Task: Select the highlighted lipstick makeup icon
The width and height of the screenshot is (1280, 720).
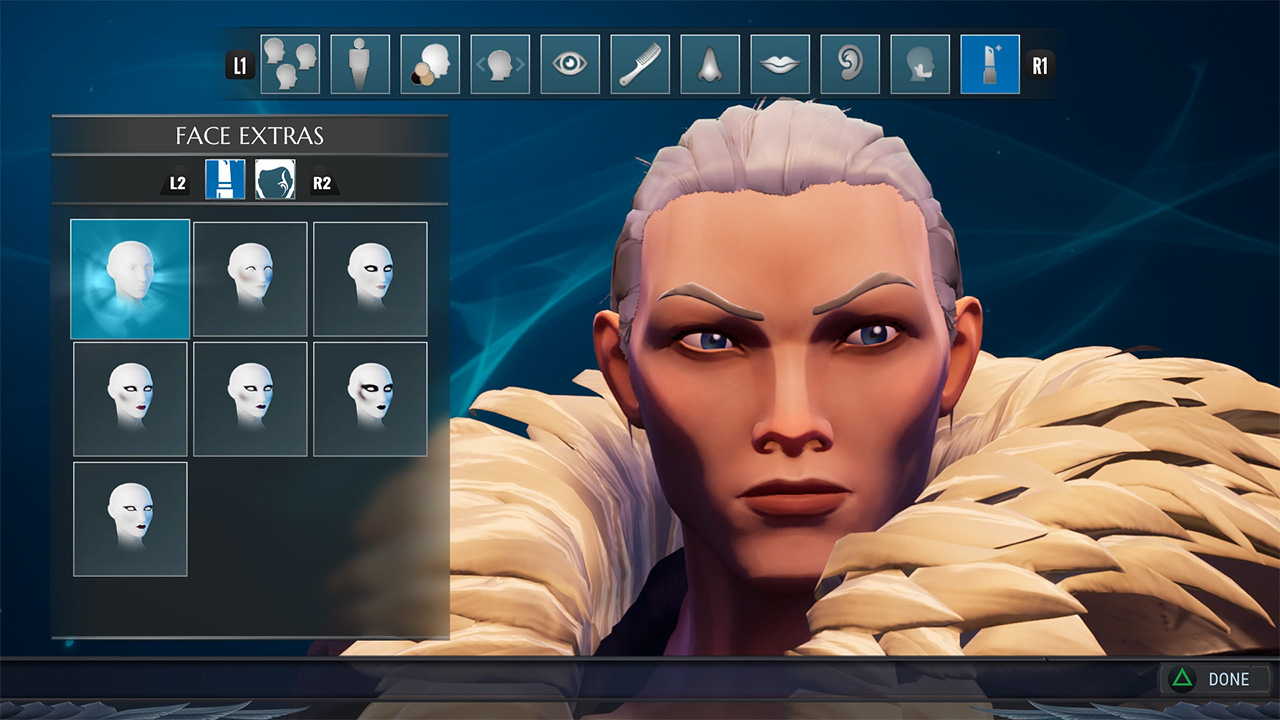Action: click(990, 63)
